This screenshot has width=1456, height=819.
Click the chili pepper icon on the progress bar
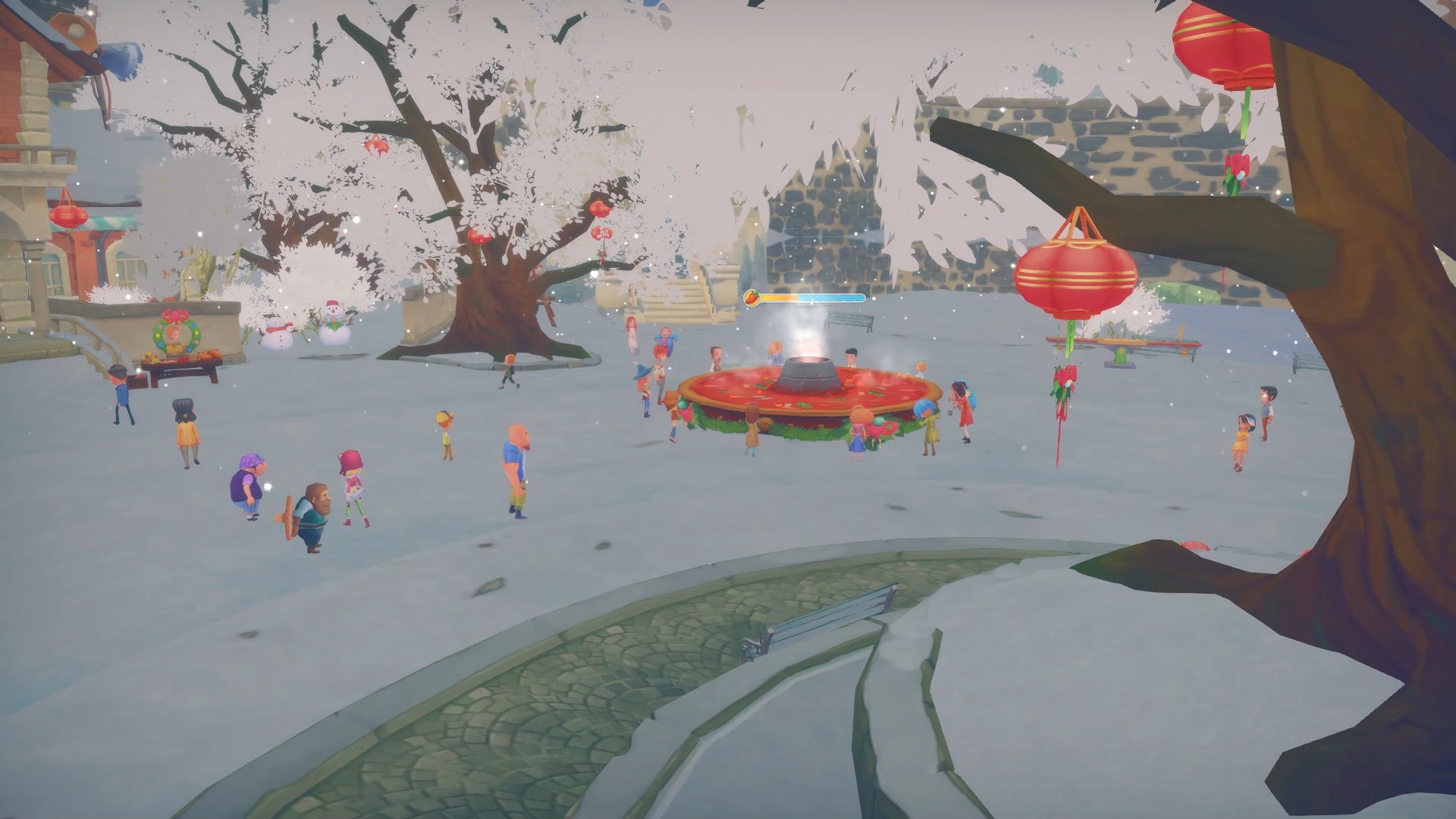pos(753,297)
